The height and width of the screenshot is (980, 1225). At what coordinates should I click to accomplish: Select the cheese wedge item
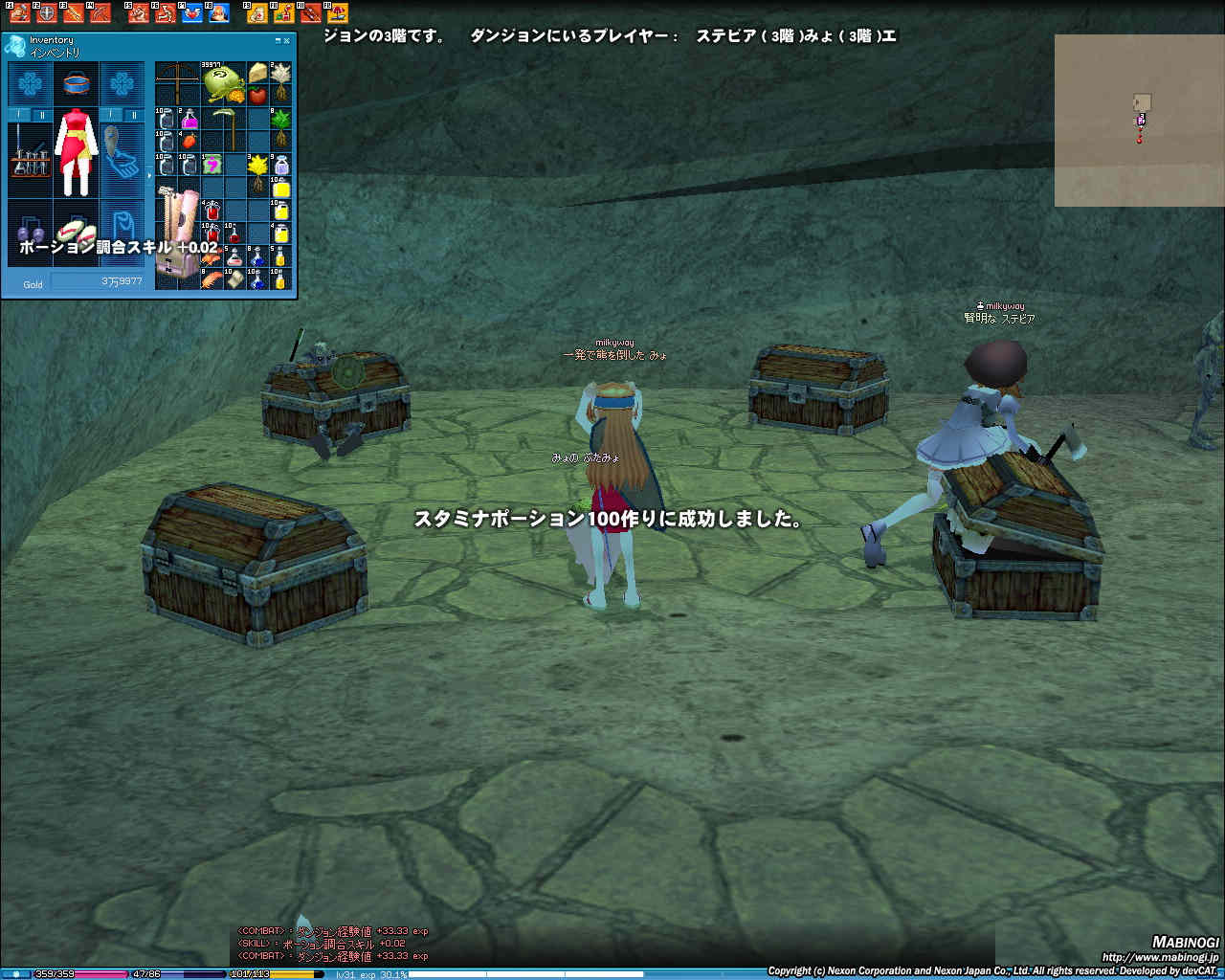[x=257, y=73]
